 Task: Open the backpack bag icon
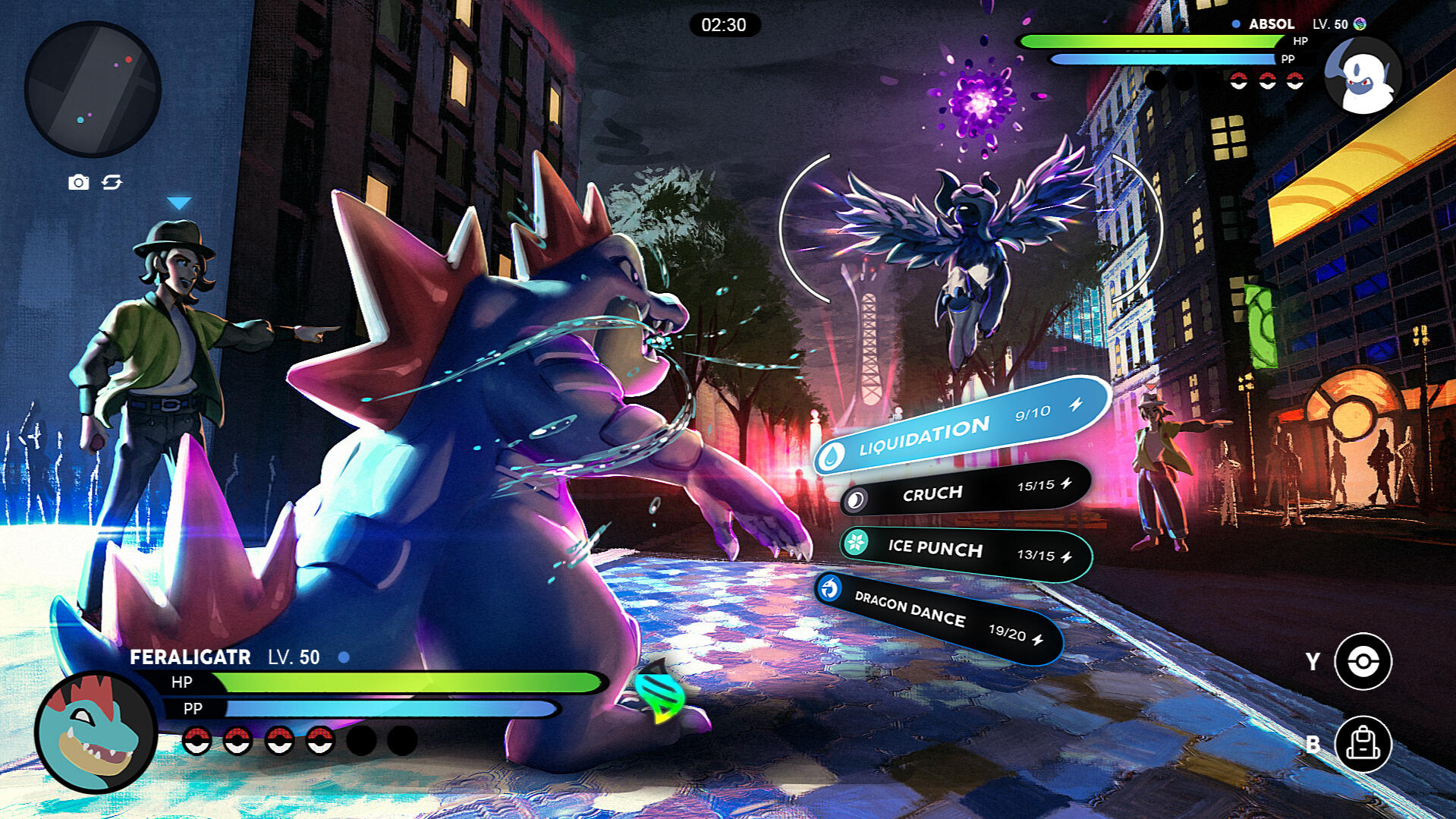coord(1363,745)
